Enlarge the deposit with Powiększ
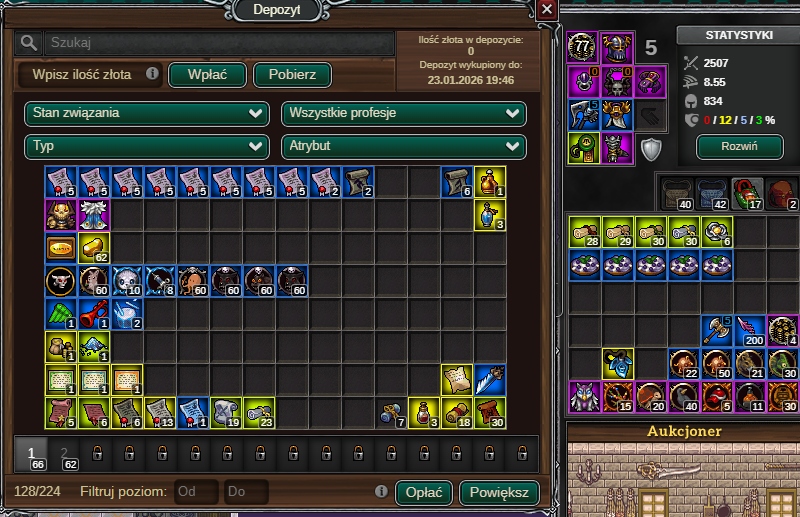This screenshot has height=517, width=800. click(499, 492)
